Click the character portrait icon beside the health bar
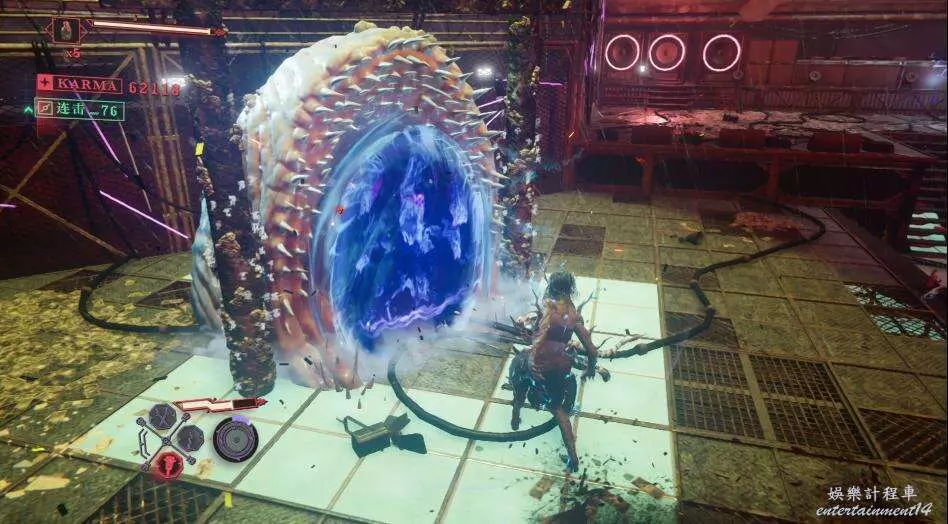 68,29
